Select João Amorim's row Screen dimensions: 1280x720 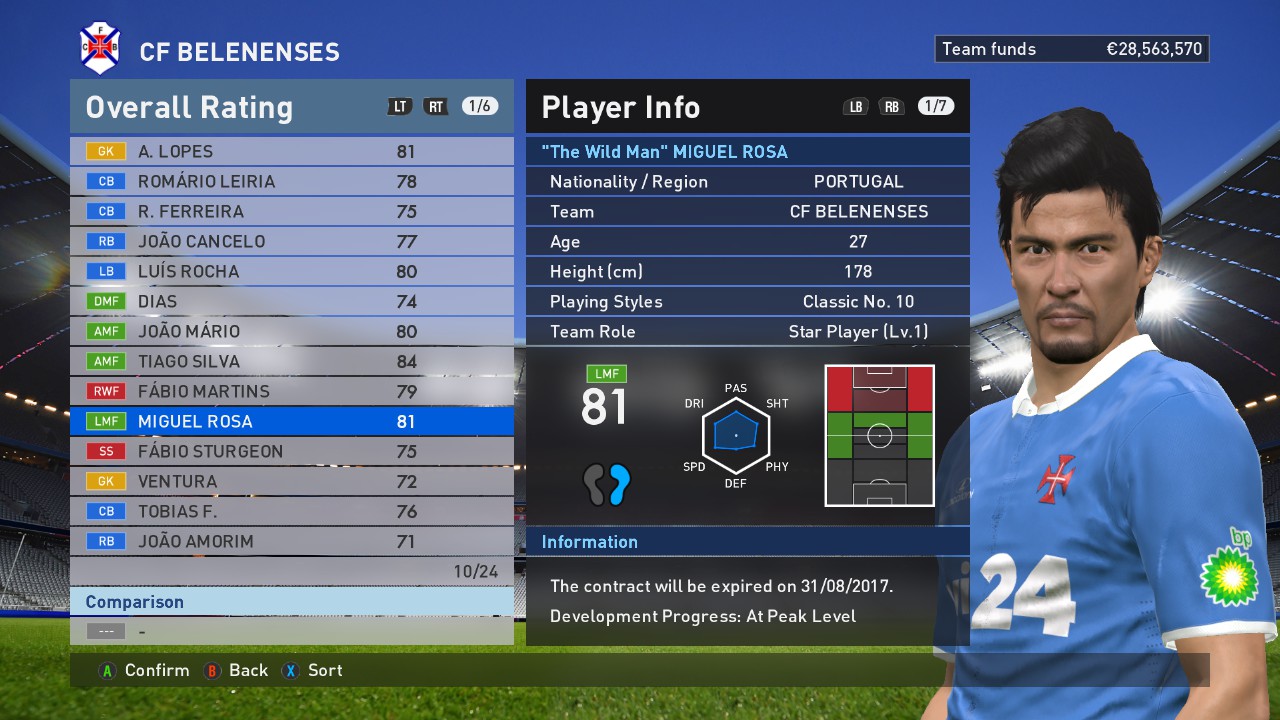tap(290, 542)
